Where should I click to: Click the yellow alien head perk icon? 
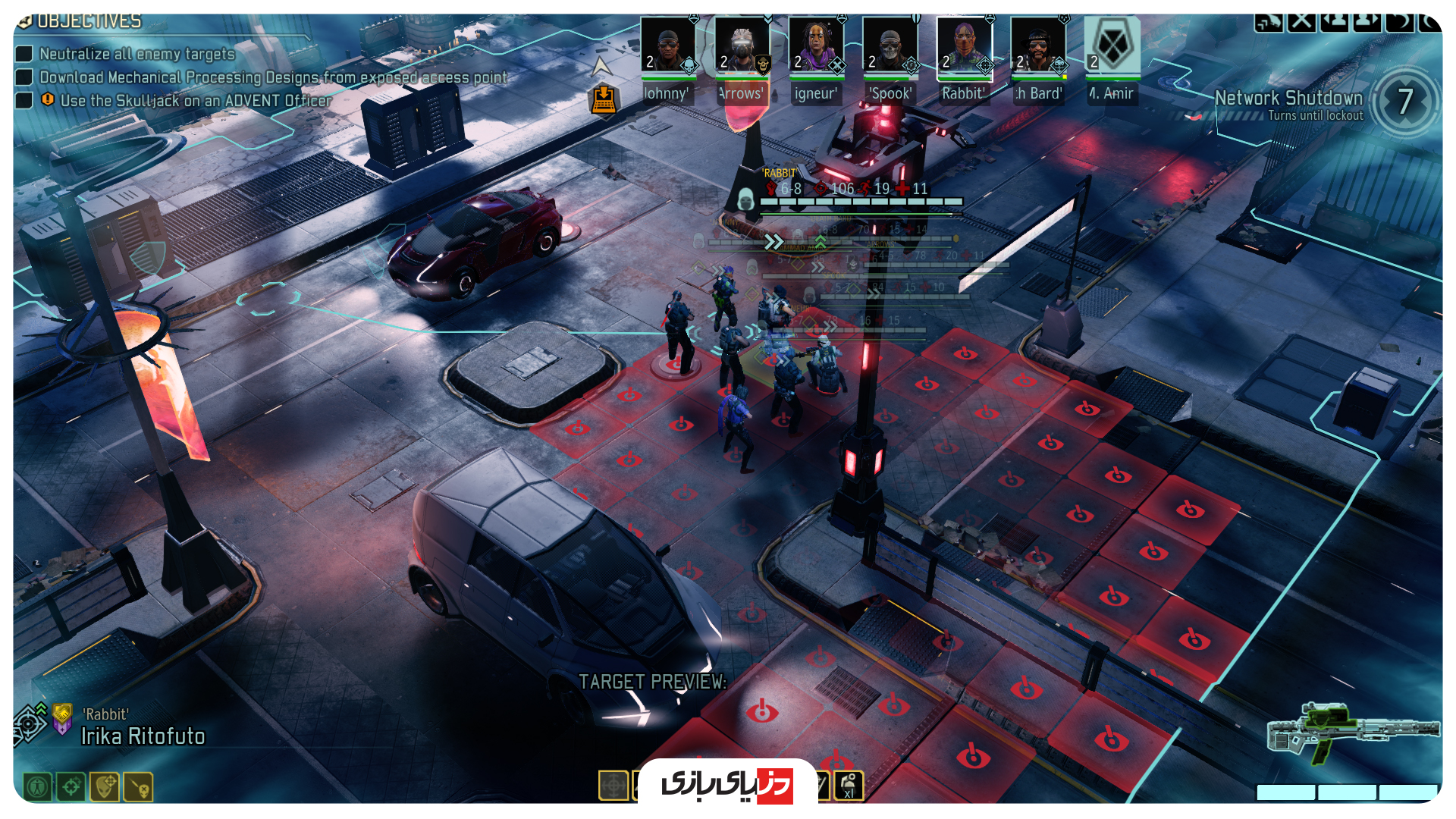tap(105, 787)
